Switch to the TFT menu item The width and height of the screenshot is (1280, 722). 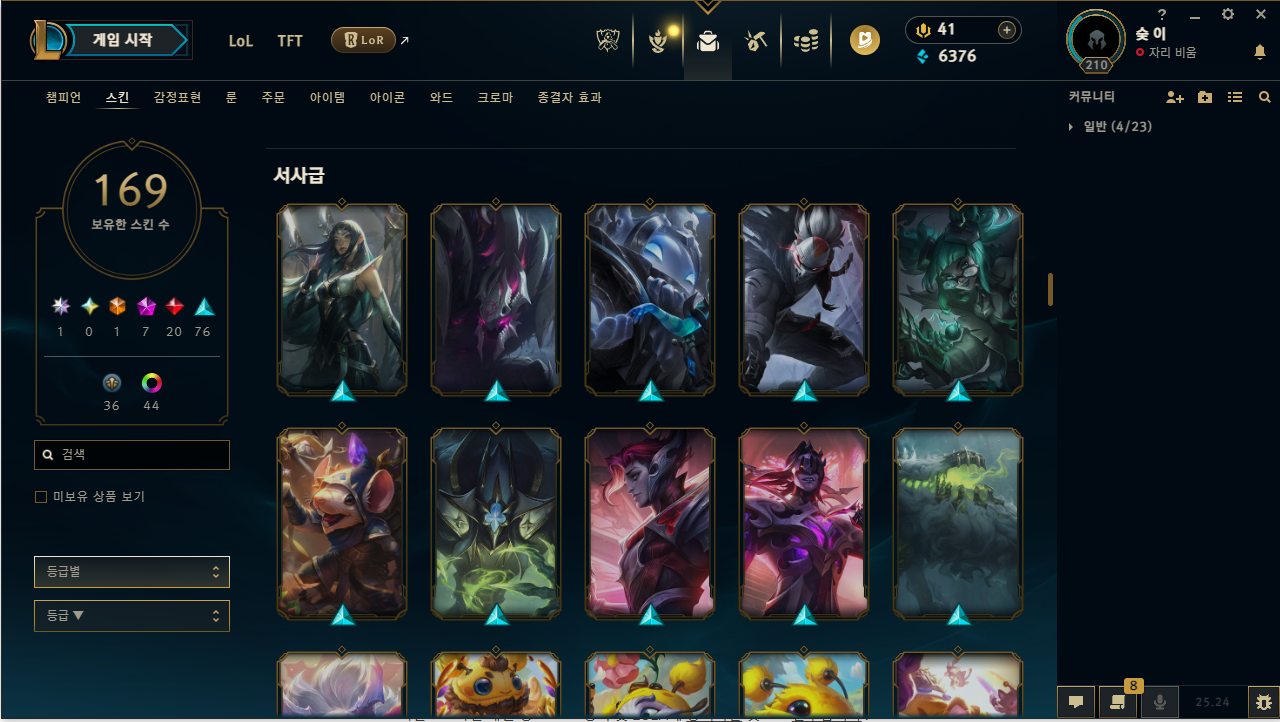point(290,41)
